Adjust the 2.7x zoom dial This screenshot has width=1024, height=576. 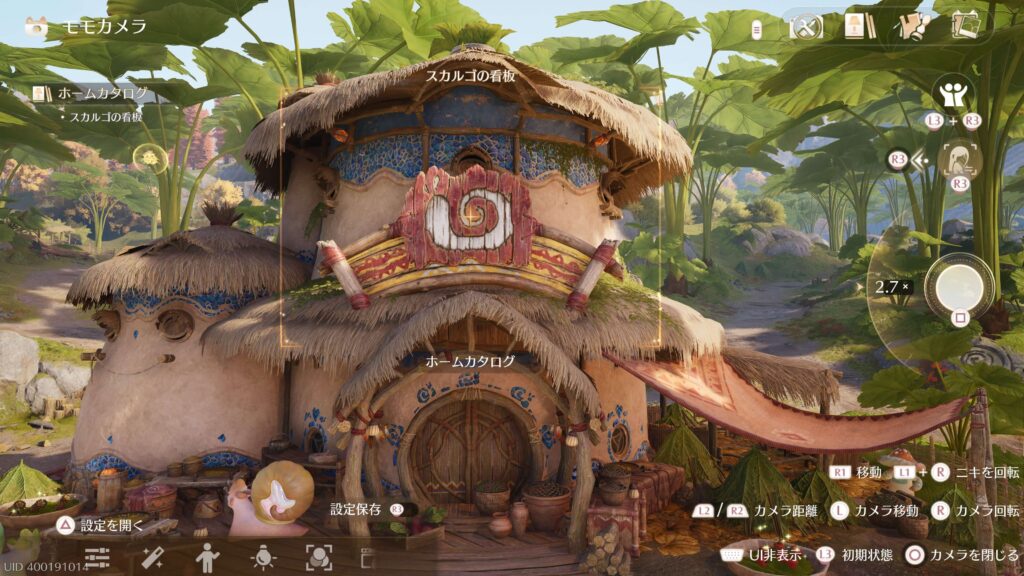891,287
